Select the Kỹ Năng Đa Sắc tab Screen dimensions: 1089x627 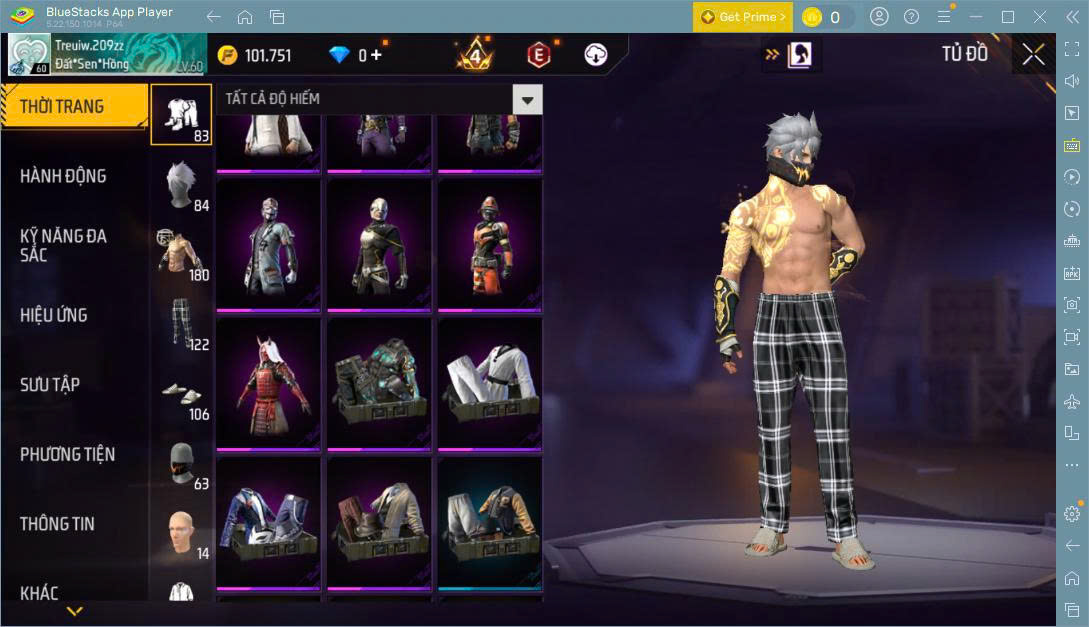point(63,245)
